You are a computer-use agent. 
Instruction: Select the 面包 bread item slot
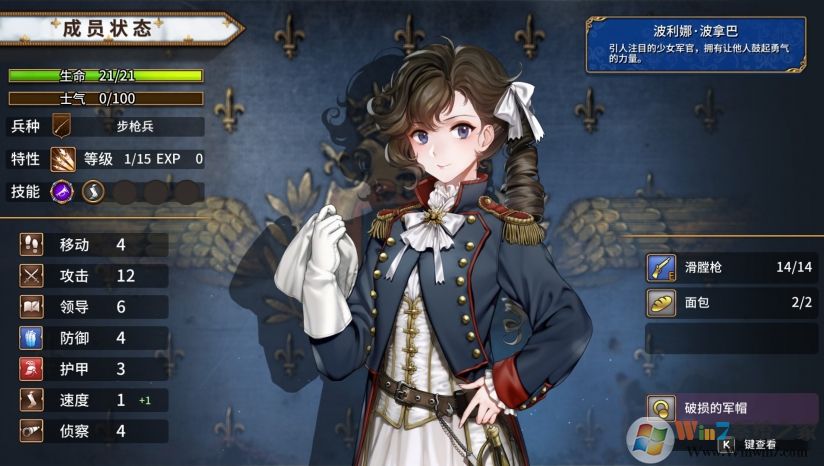click(x=732, y=301)
